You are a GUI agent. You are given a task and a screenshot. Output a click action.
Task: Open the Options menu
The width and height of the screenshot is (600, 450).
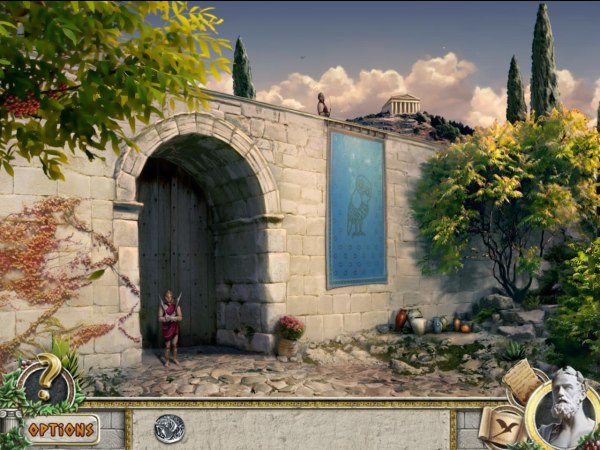point(61,429)
